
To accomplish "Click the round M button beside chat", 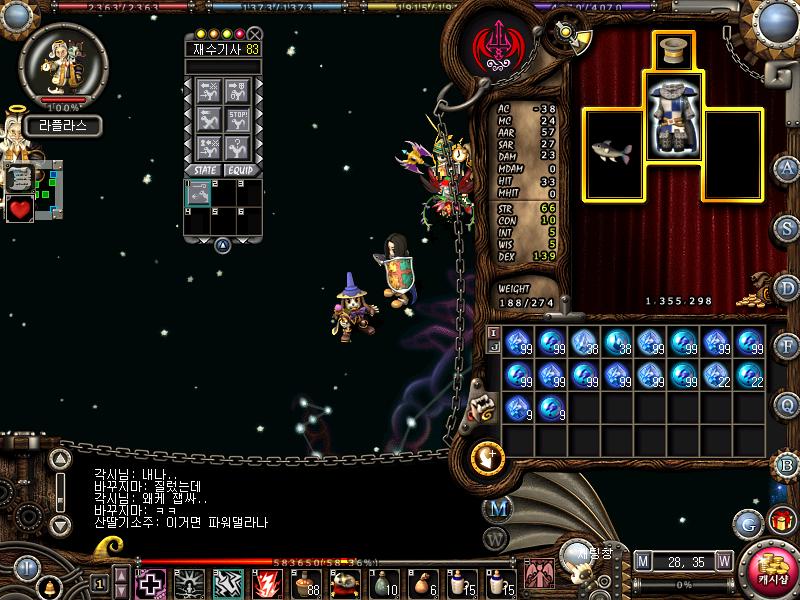I will (x=497, y=508).
